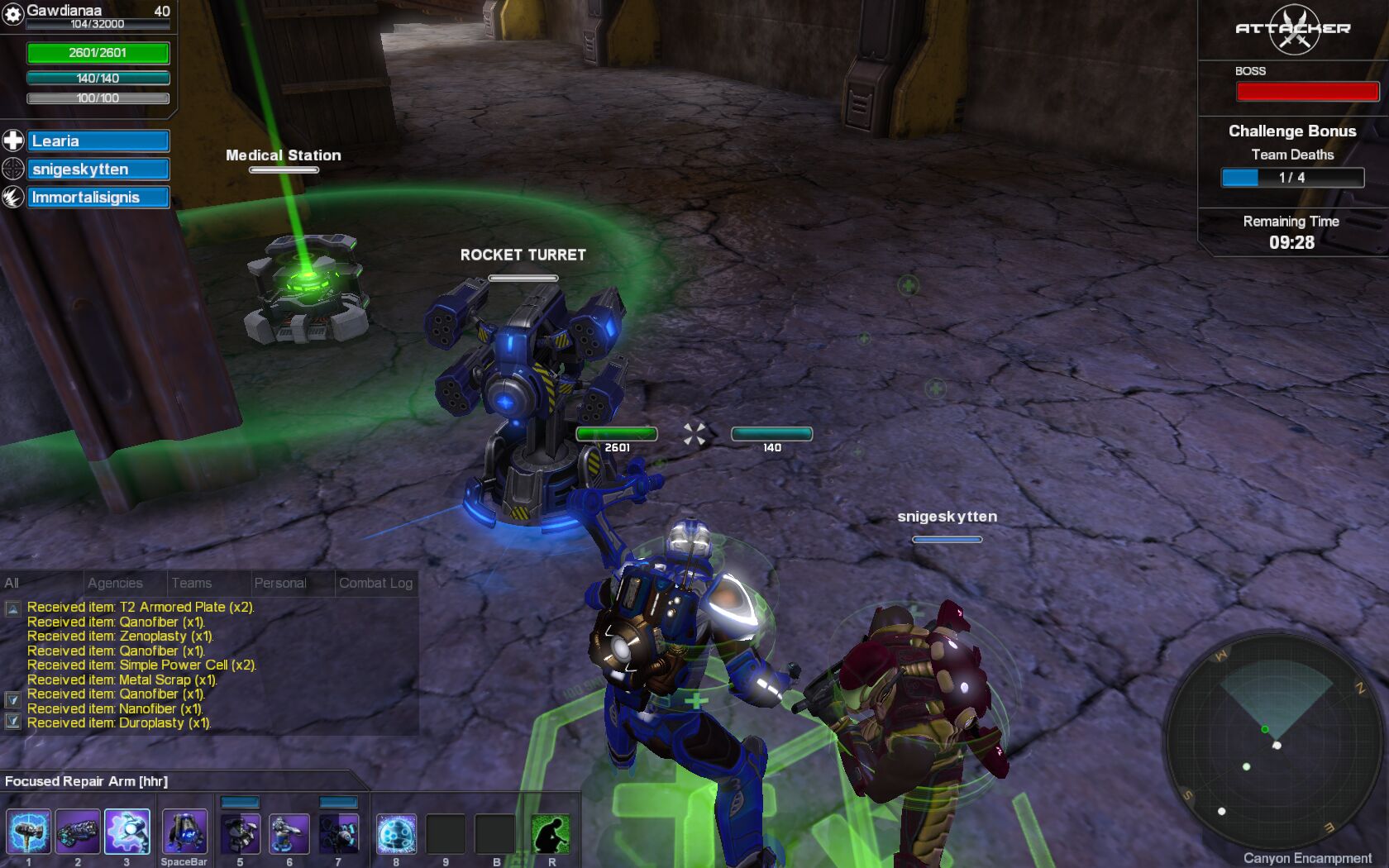Select teammate snigeskytten in the team list
The height and width of the screenshot is (868, 1389).
click(98, 169)
